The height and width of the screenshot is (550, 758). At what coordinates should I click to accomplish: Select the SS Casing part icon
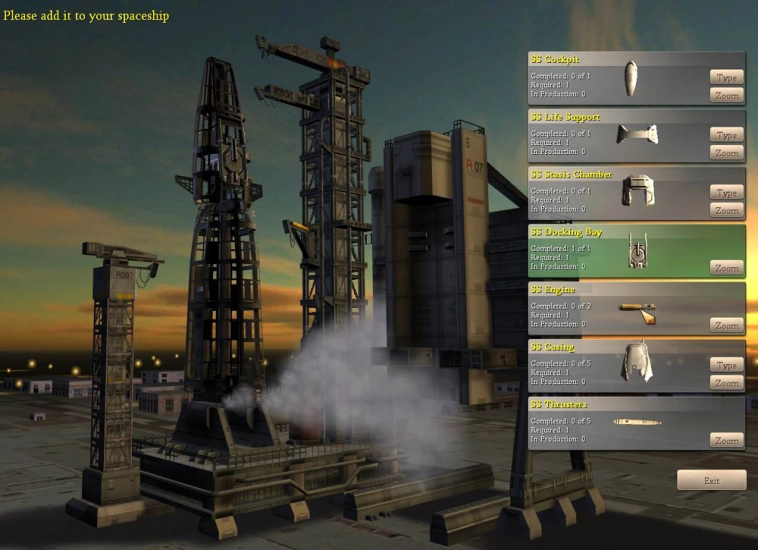tap(635, 363)
